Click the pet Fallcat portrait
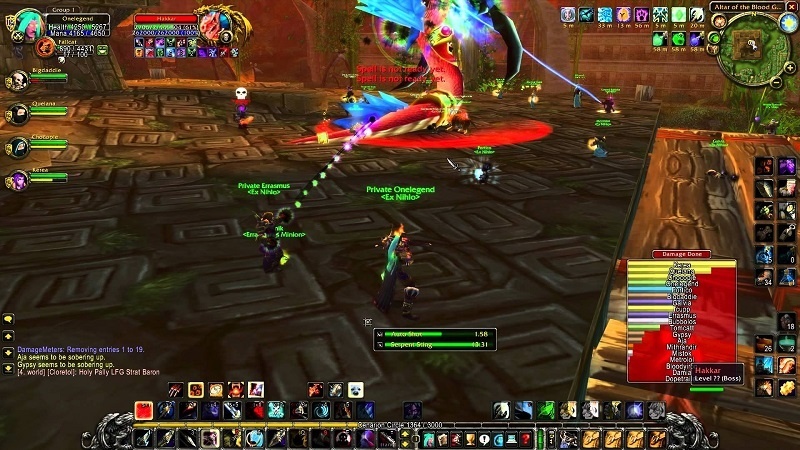The height and width of the screenshot is (450, 800). coord(46,47)
